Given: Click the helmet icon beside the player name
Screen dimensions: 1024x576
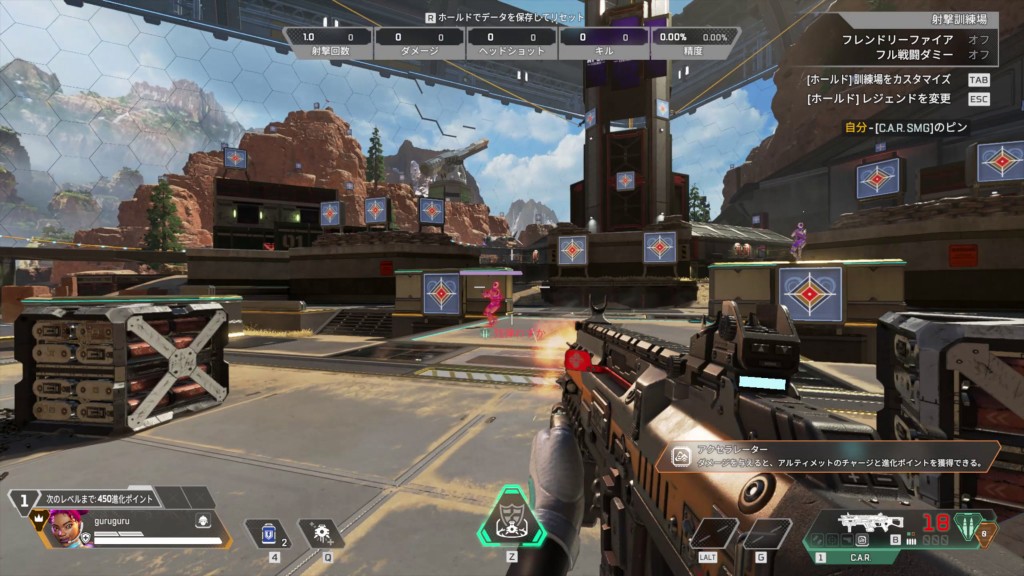Looking at the screenshot, I should (x=203, y=520).
